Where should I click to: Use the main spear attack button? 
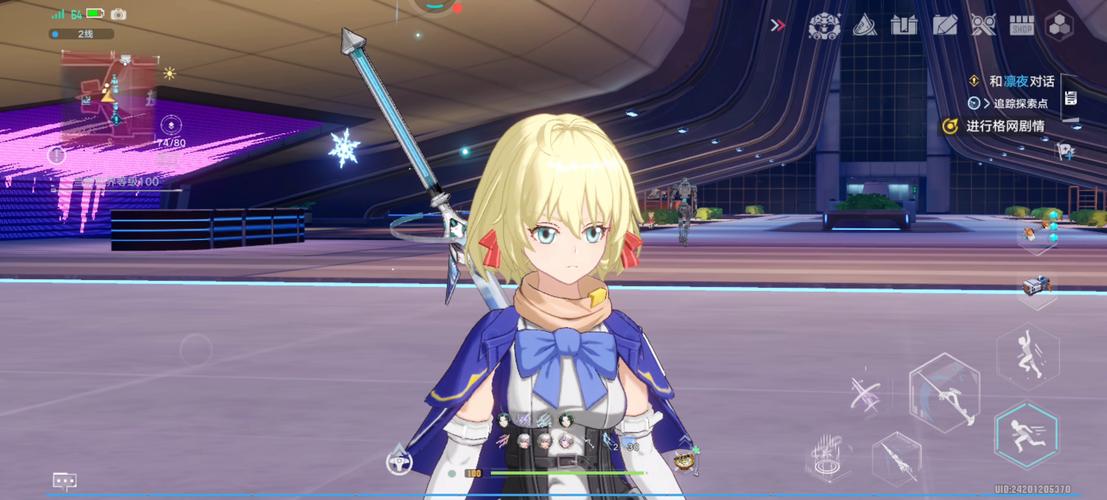[x=943, y=391]
